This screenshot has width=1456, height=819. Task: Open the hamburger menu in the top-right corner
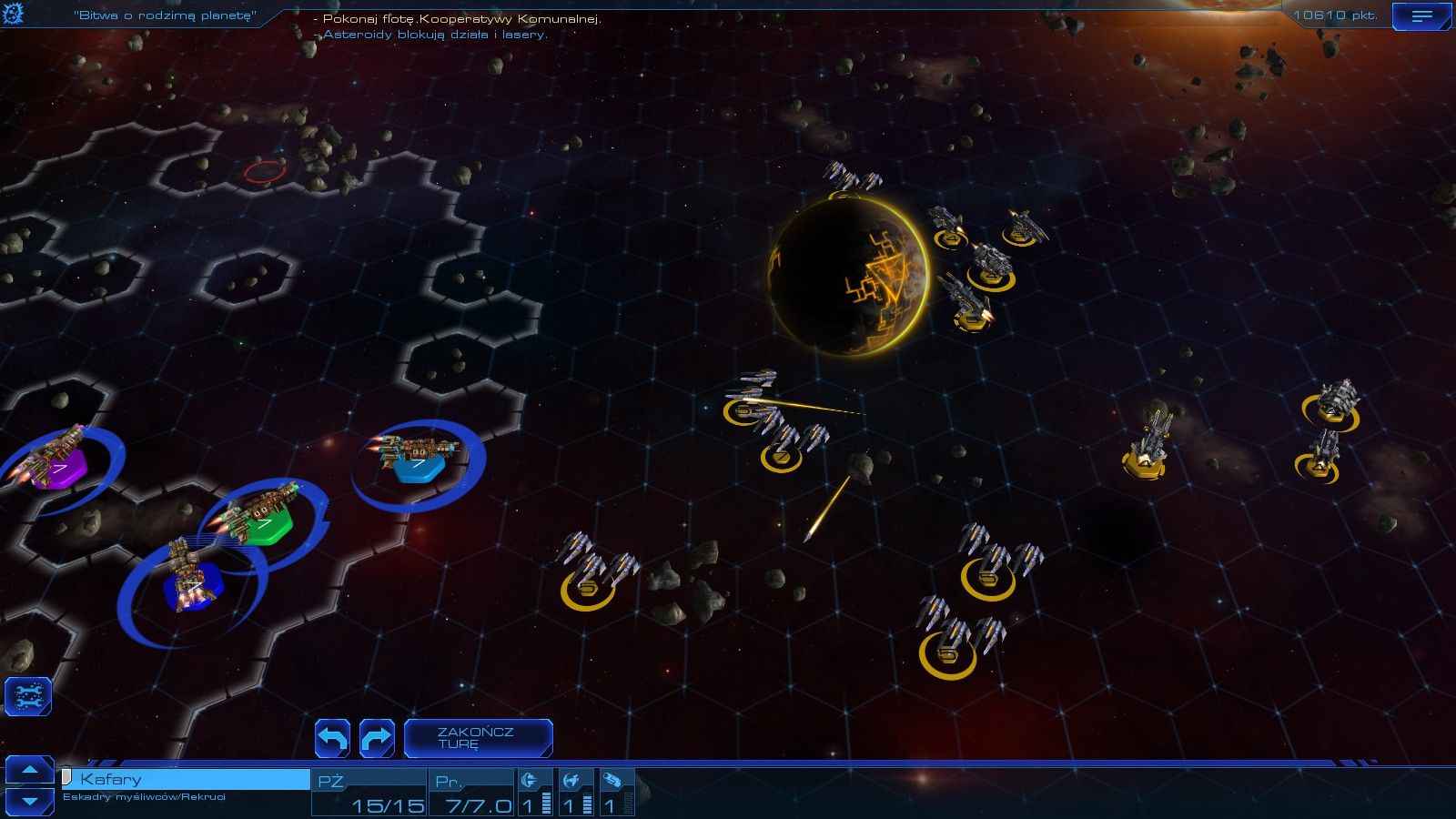(x=1421, y=15)
